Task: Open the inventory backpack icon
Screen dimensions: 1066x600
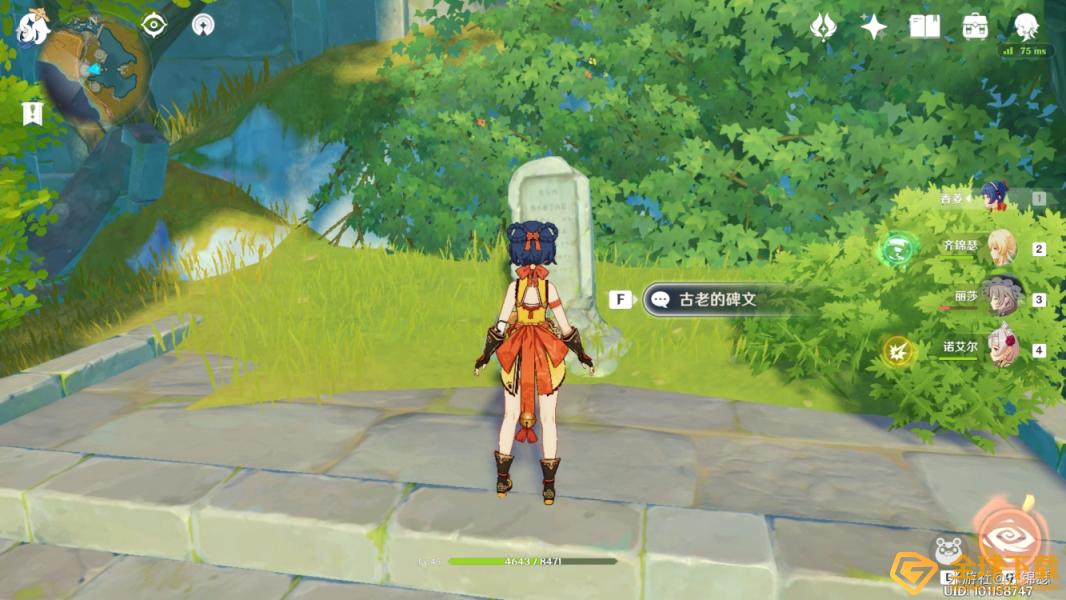Action: tap(975, 27)
